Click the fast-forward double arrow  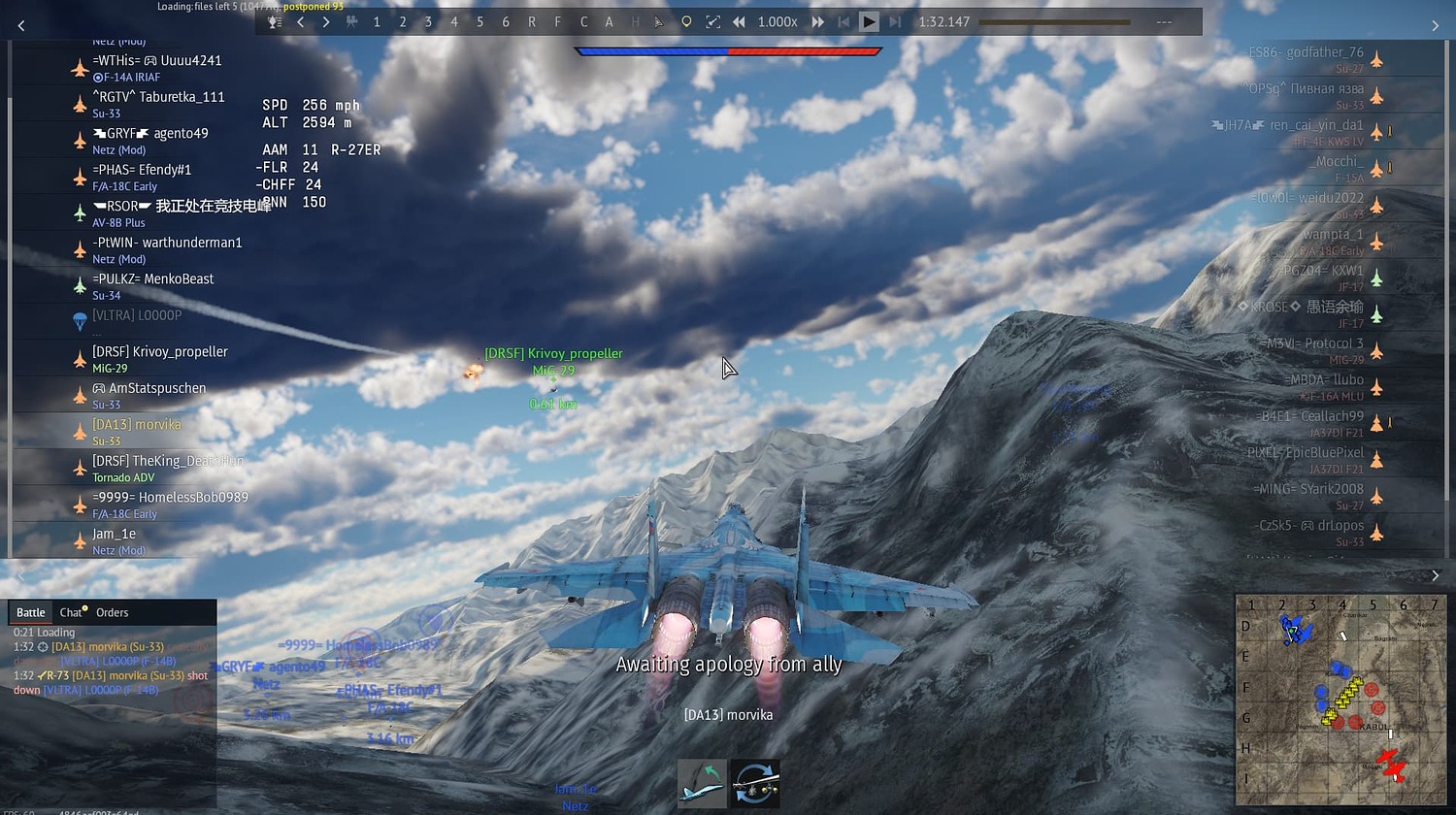(x=817, y=20)
